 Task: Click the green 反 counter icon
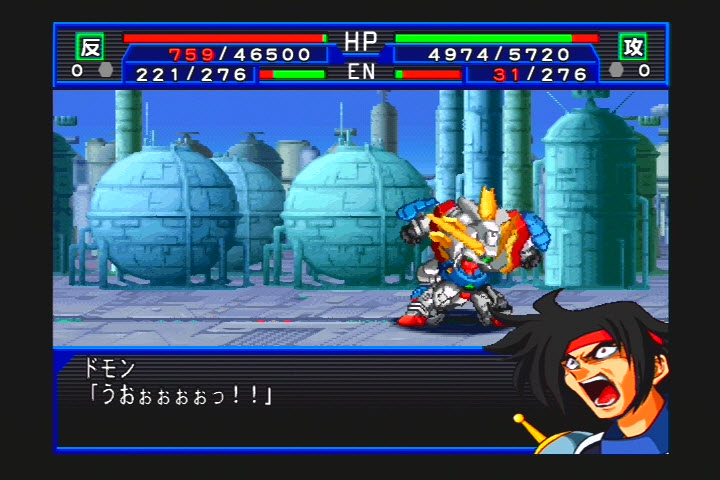90,46
